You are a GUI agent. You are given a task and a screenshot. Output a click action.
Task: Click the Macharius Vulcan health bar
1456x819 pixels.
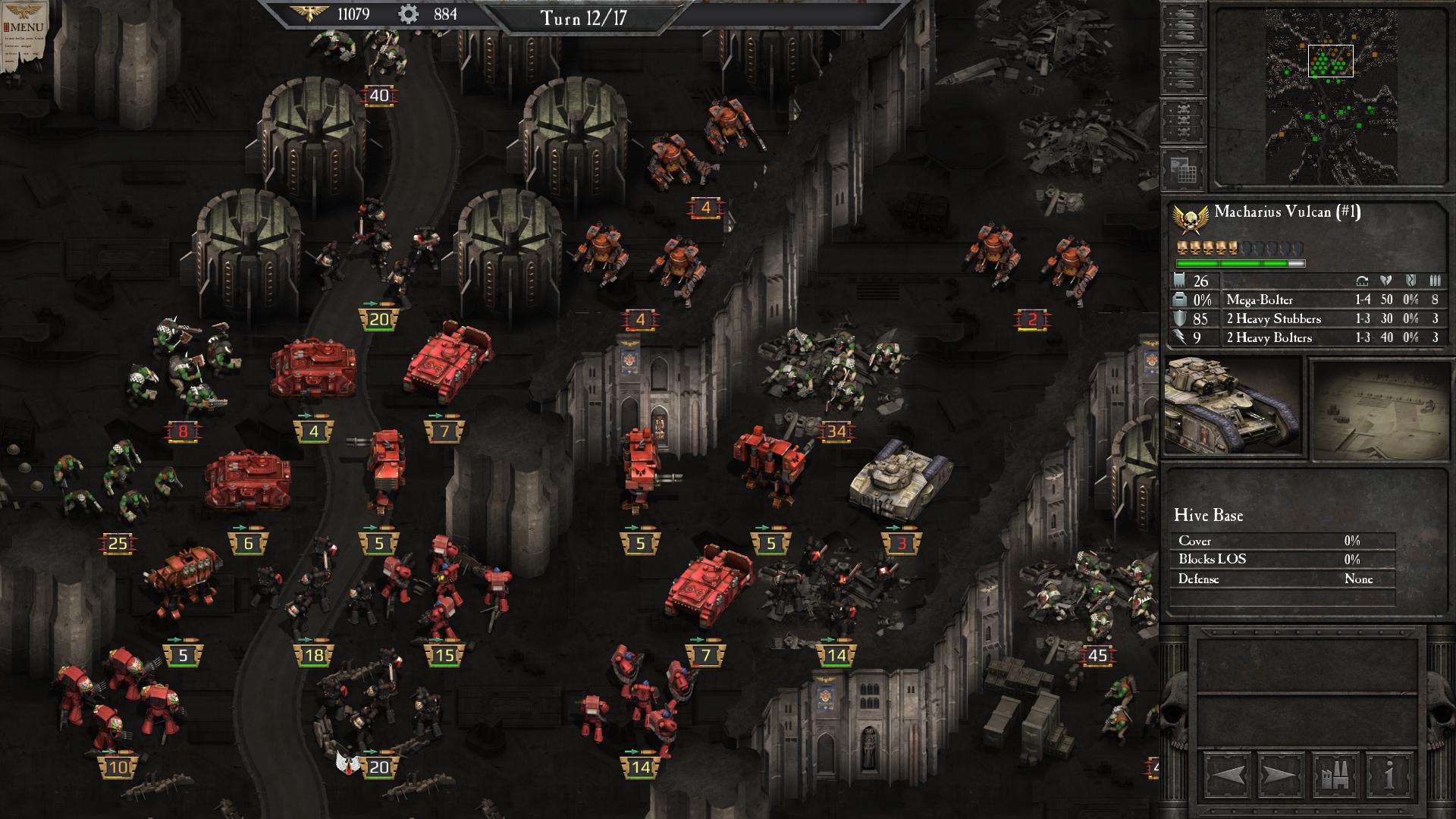(1240, 262)
